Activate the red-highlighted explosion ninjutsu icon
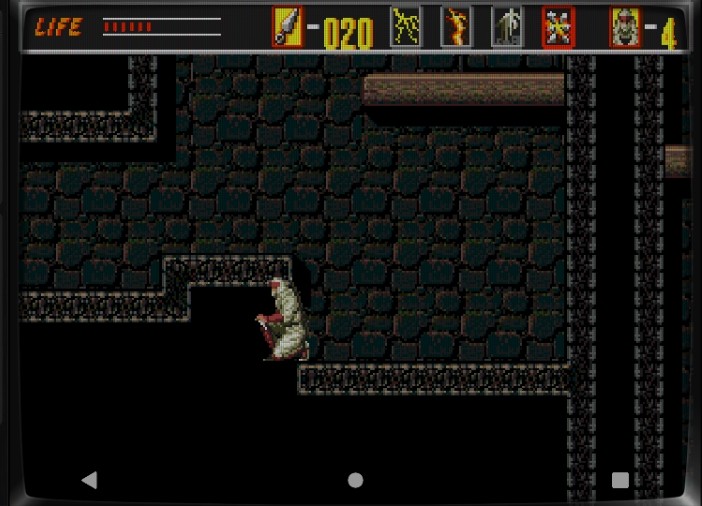702x506 pixels. point(558,27)
